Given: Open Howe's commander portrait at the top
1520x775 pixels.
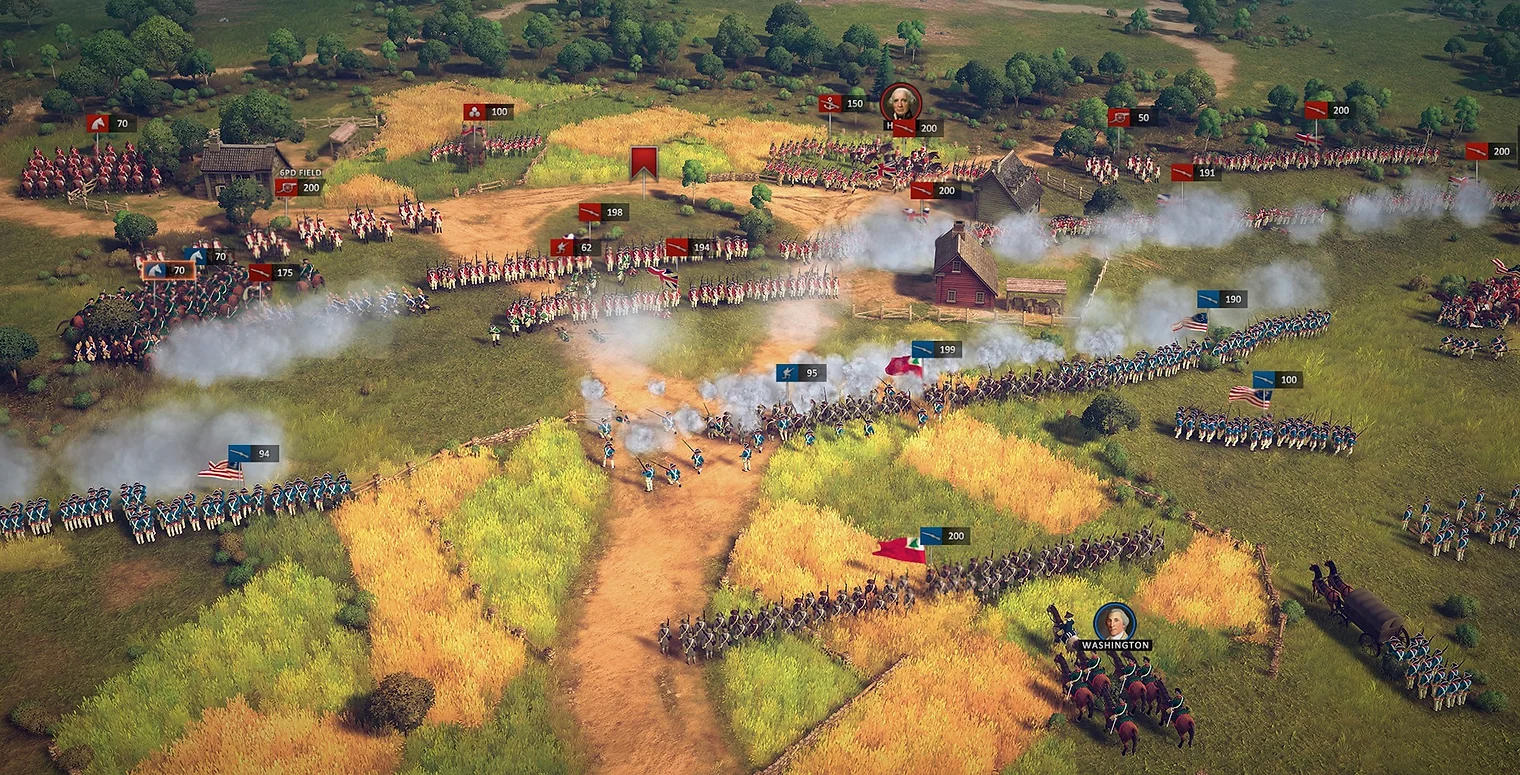Looking at the screenshot, I should pos(901,102).
